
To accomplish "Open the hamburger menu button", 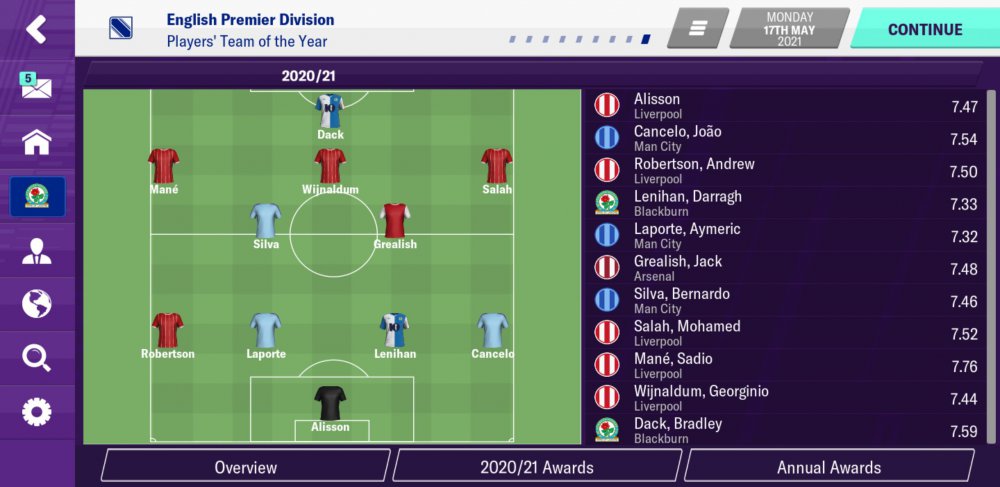I will pos(698,29).
